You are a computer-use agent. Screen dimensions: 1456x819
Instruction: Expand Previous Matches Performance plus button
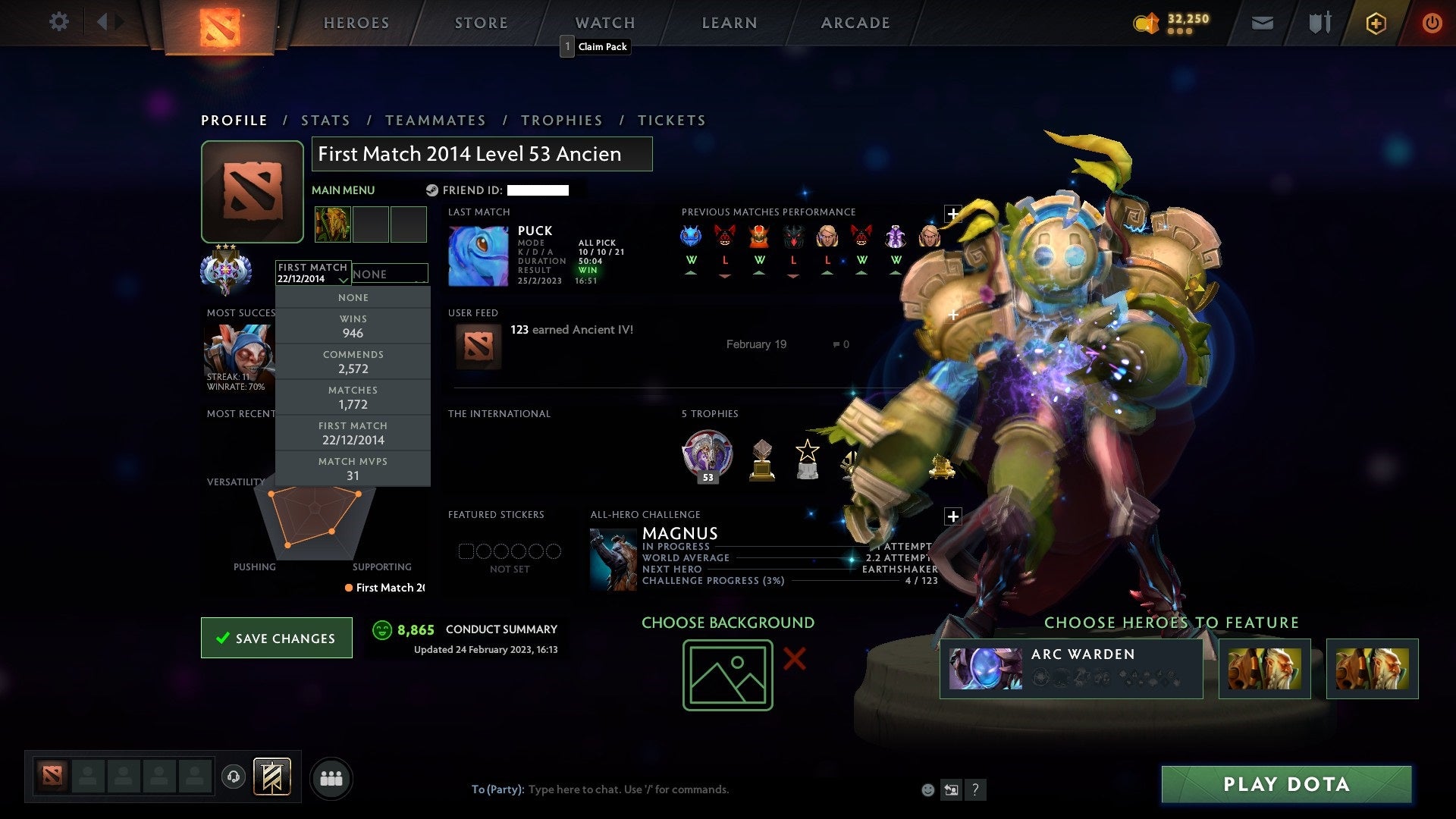tap(952, 215)
